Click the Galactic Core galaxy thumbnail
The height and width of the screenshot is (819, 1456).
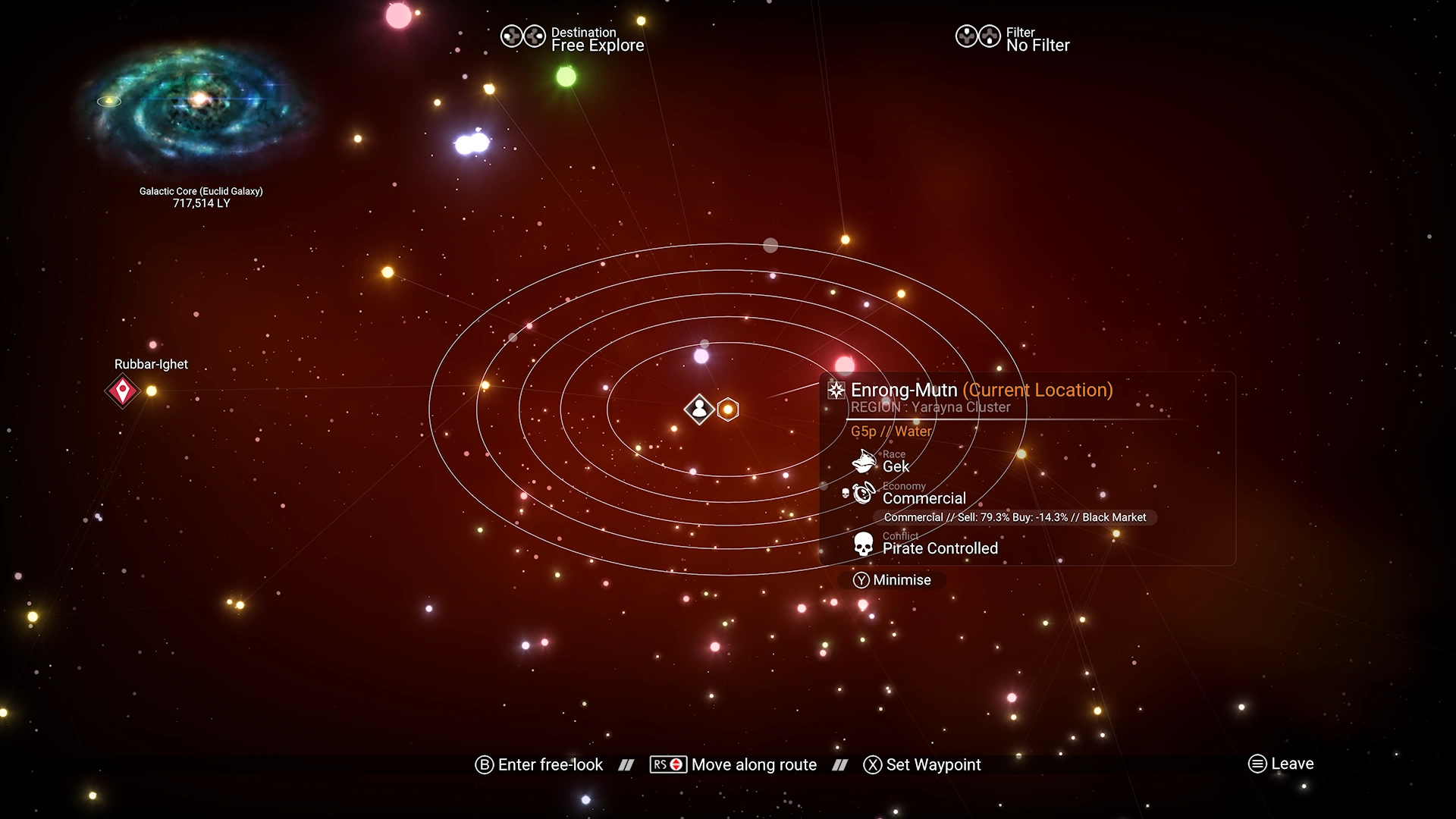(199, 103)
